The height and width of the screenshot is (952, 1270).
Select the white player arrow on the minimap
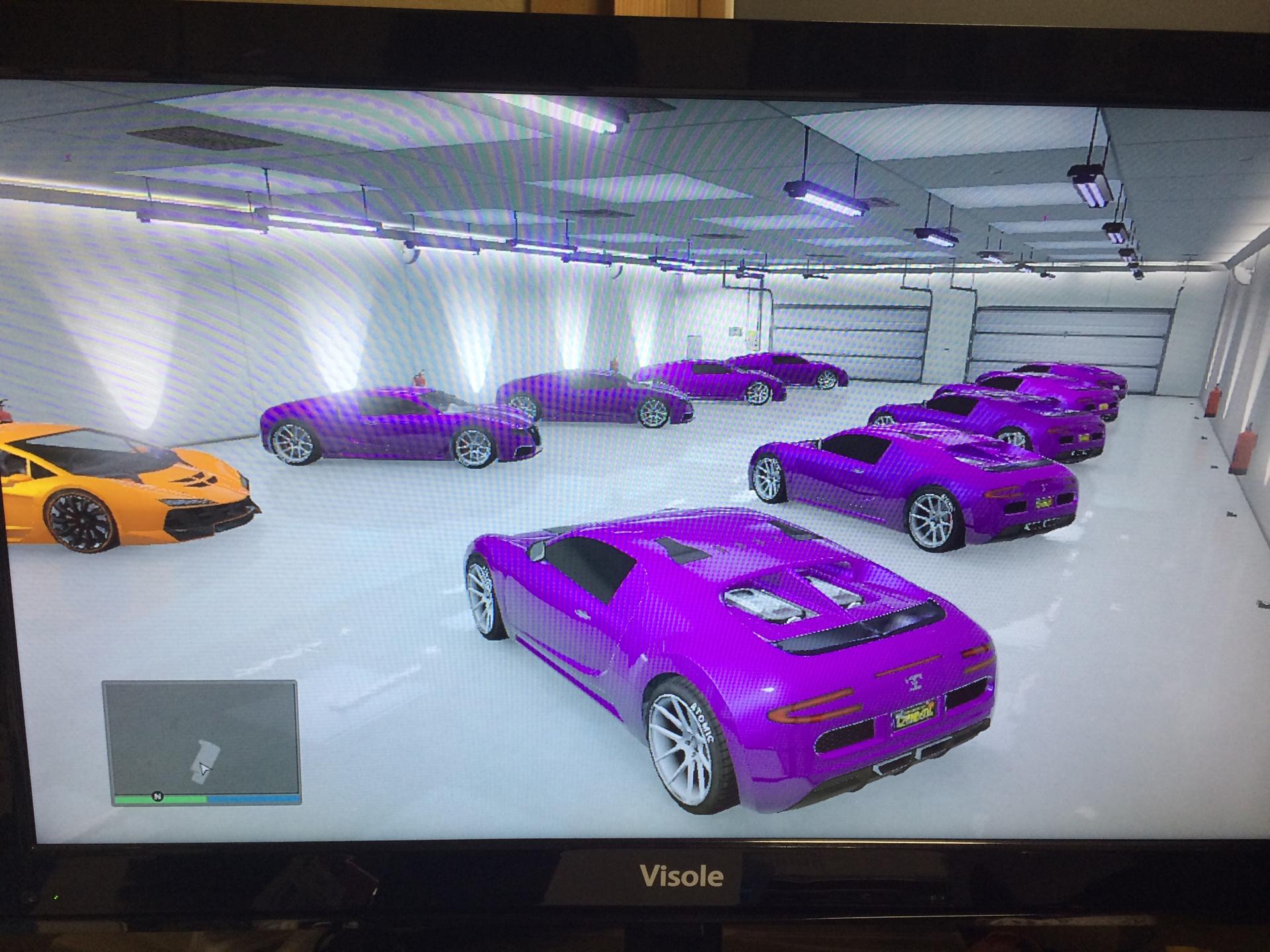(x=204, y=768)
